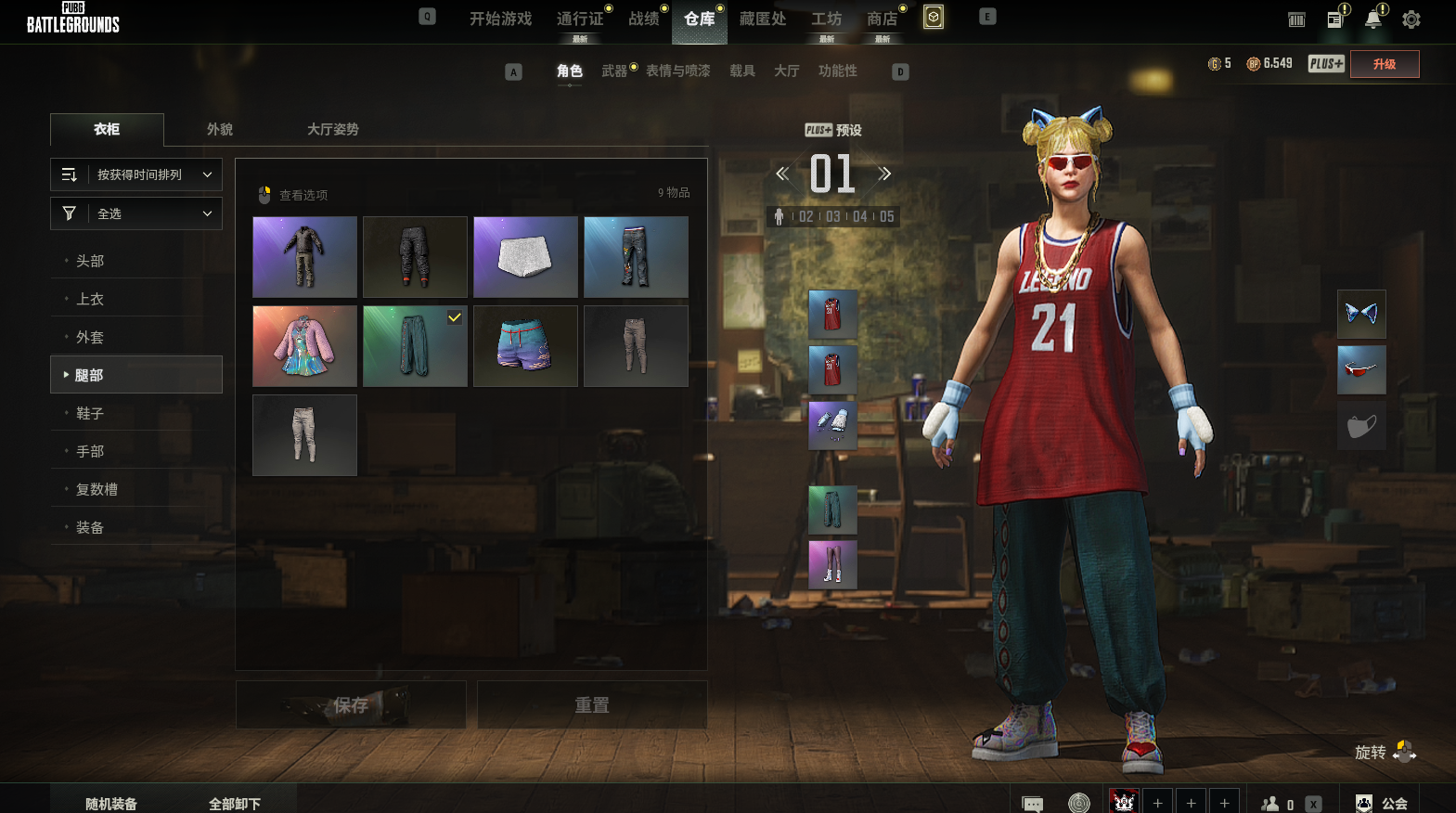
Task: Choose the blue denim shorts item
Action: 525,346
